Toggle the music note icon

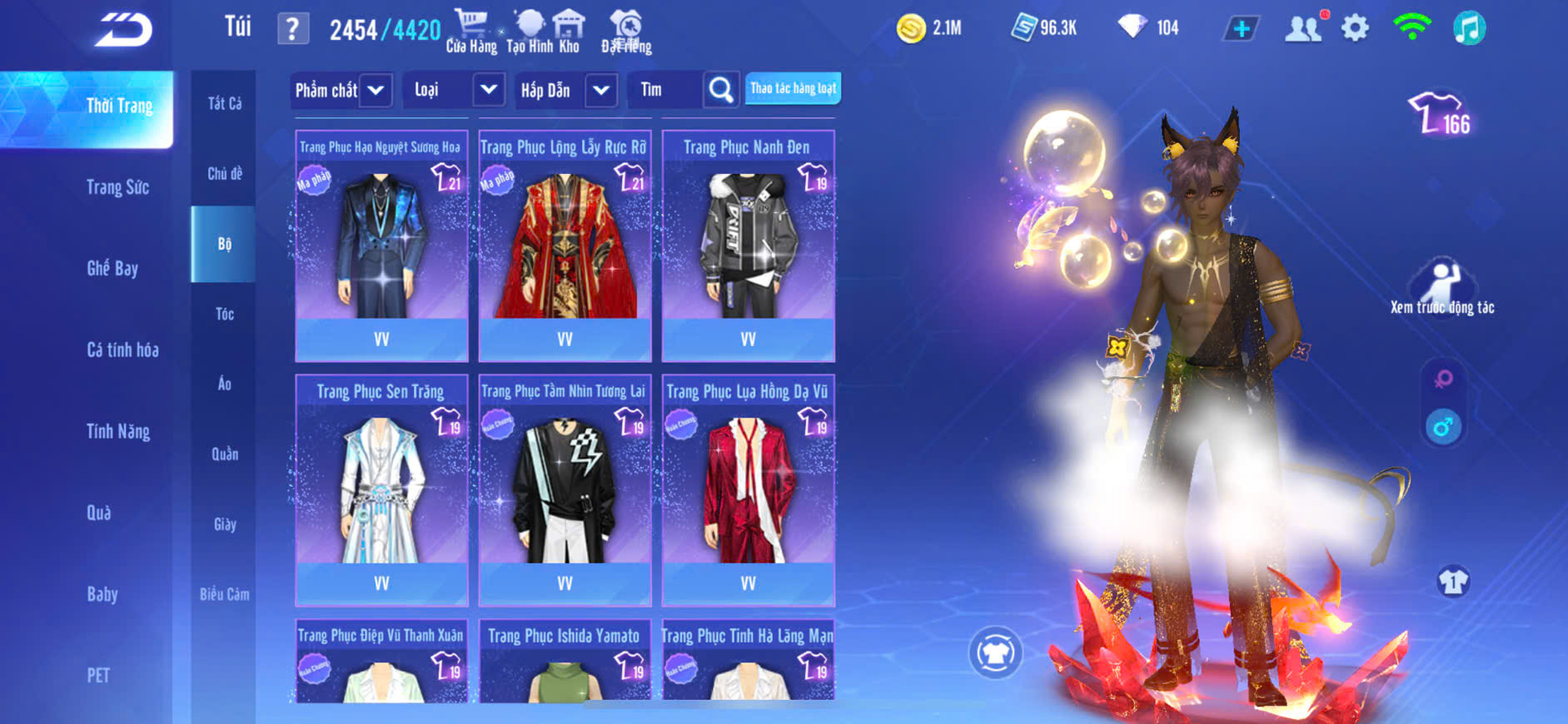pos(1469,28)
